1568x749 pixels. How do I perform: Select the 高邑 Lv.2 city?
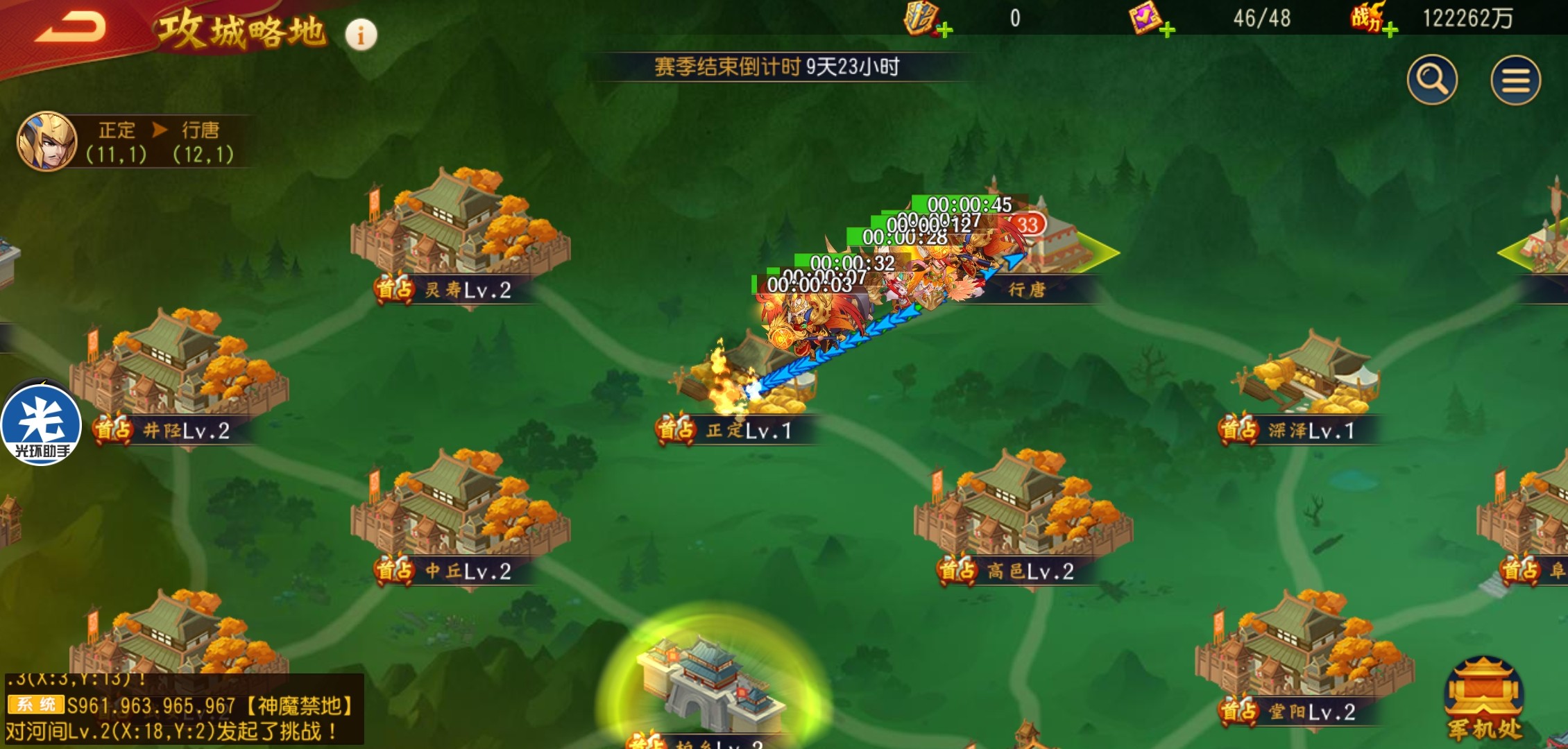tap(1023, 511)
